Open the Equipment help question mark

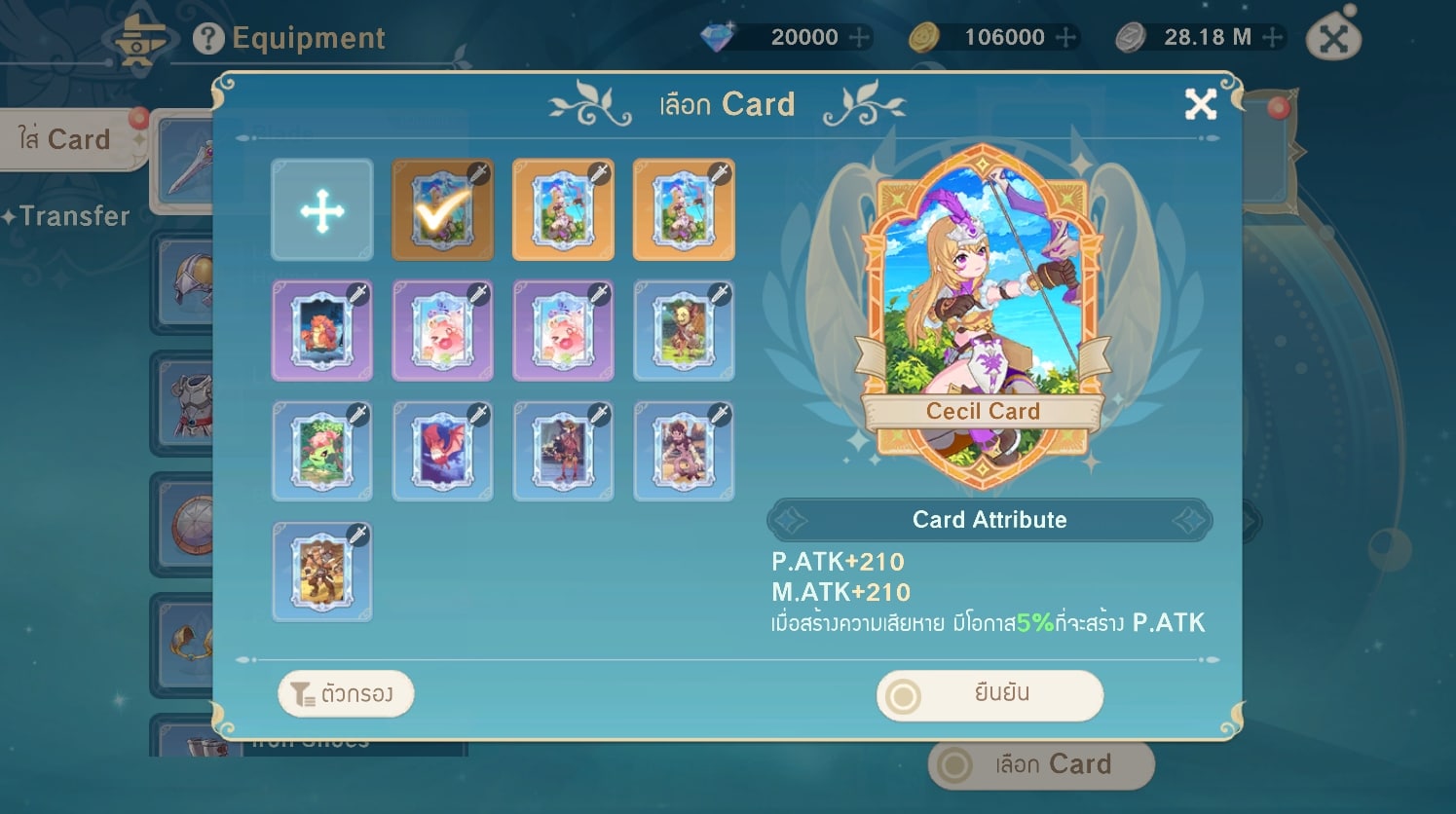tap(207, 39)
